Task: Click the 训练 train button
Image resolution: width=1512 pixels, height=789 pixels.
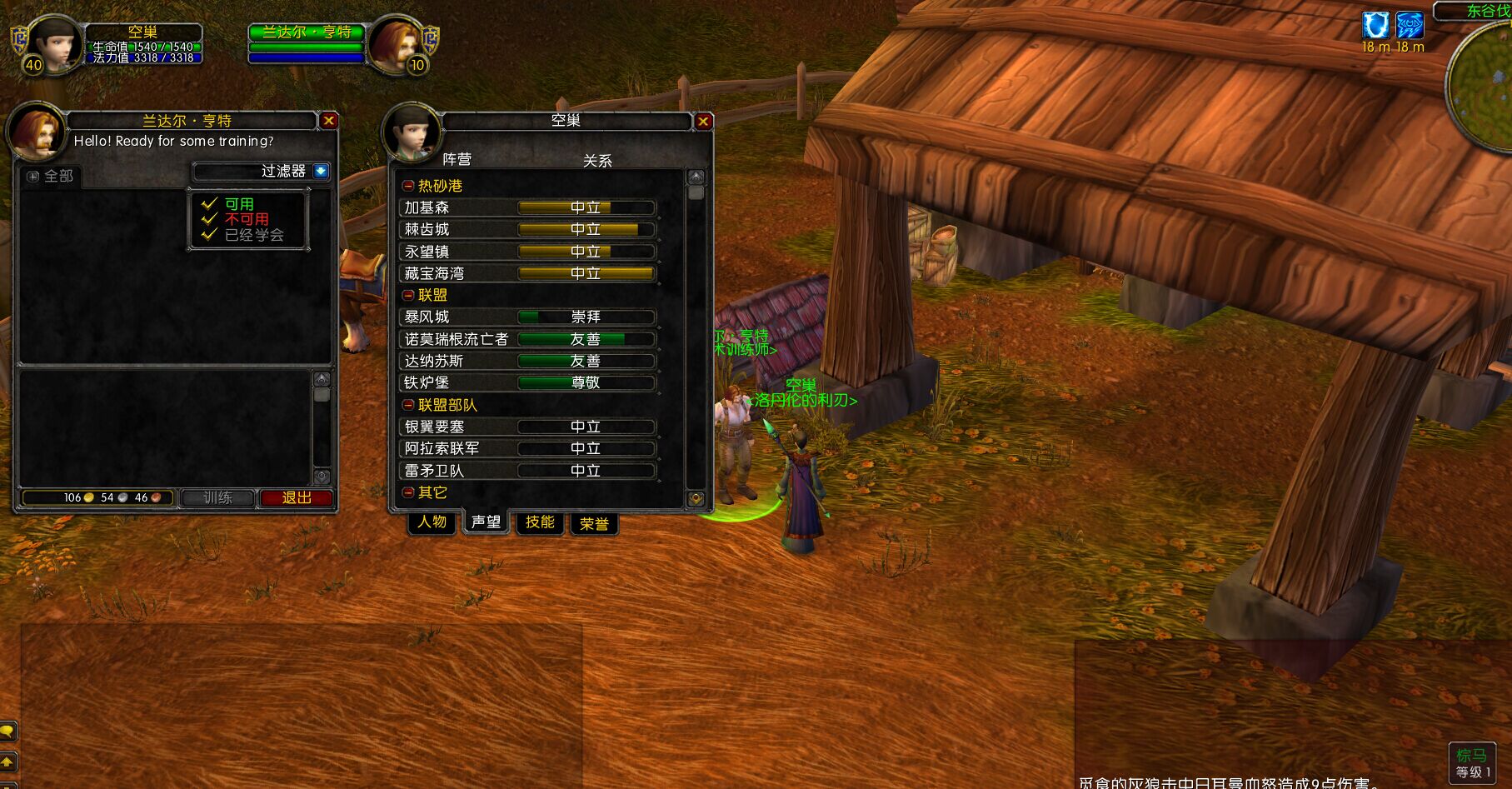Action: (x=217, y=497)
